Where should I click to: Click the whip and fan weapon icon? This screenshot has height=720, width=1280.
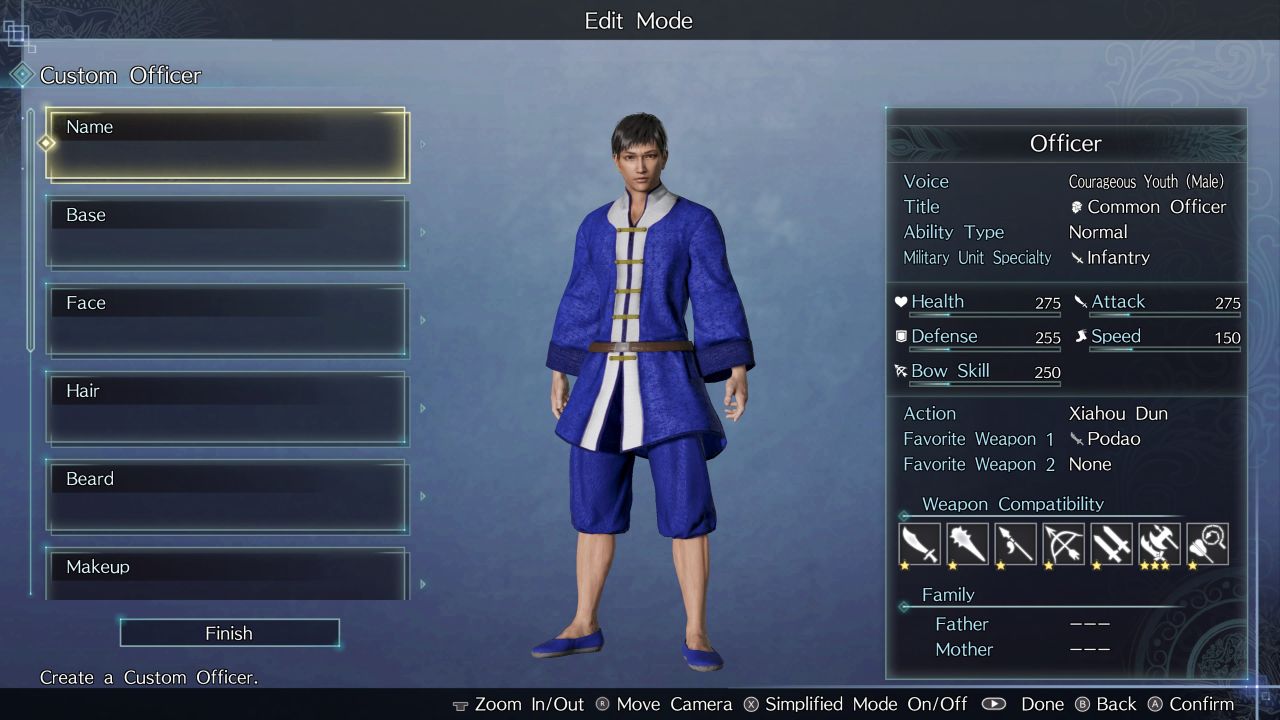pyautogui.click(x=1207, y=544)
